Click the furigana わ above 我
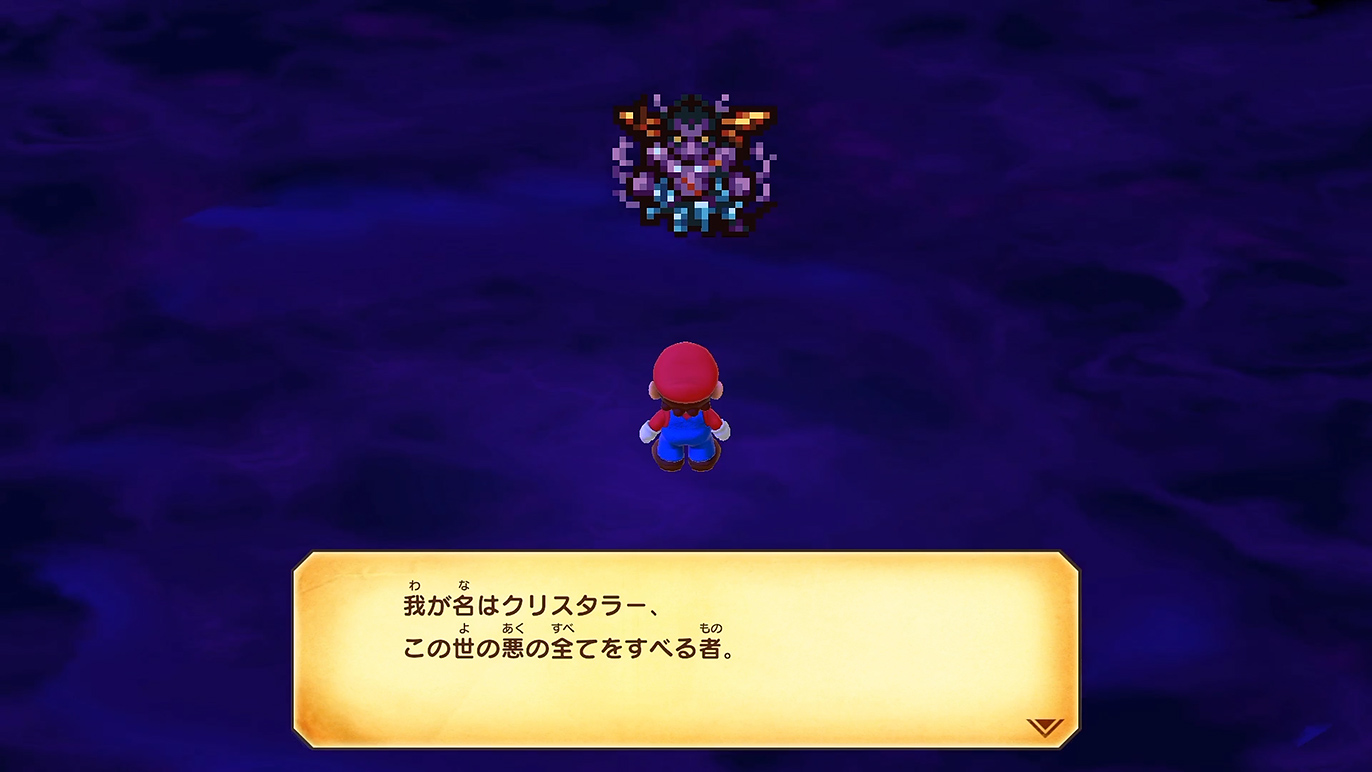The width and height of the screenshot is (1372, 772). coord(414,585)
